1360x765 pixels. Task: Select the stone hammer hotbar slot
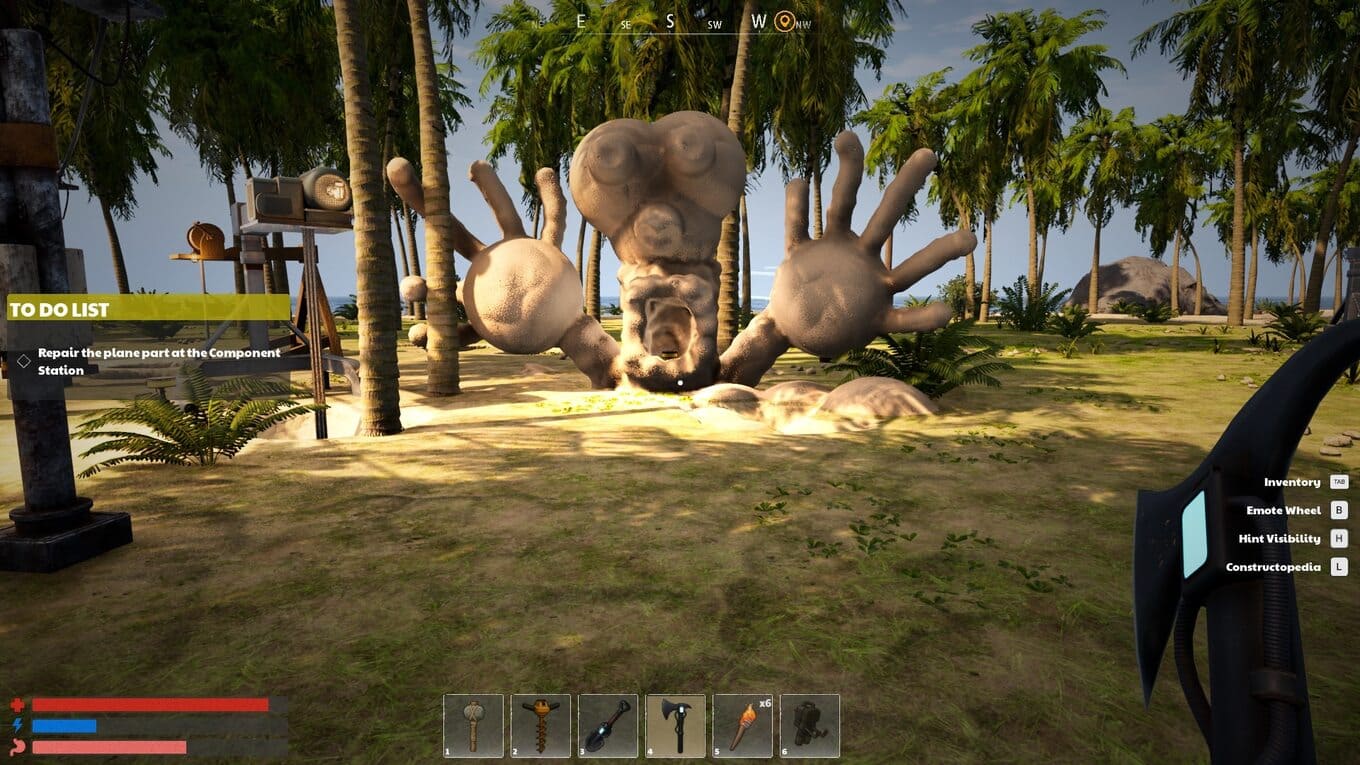click(473, 725)
